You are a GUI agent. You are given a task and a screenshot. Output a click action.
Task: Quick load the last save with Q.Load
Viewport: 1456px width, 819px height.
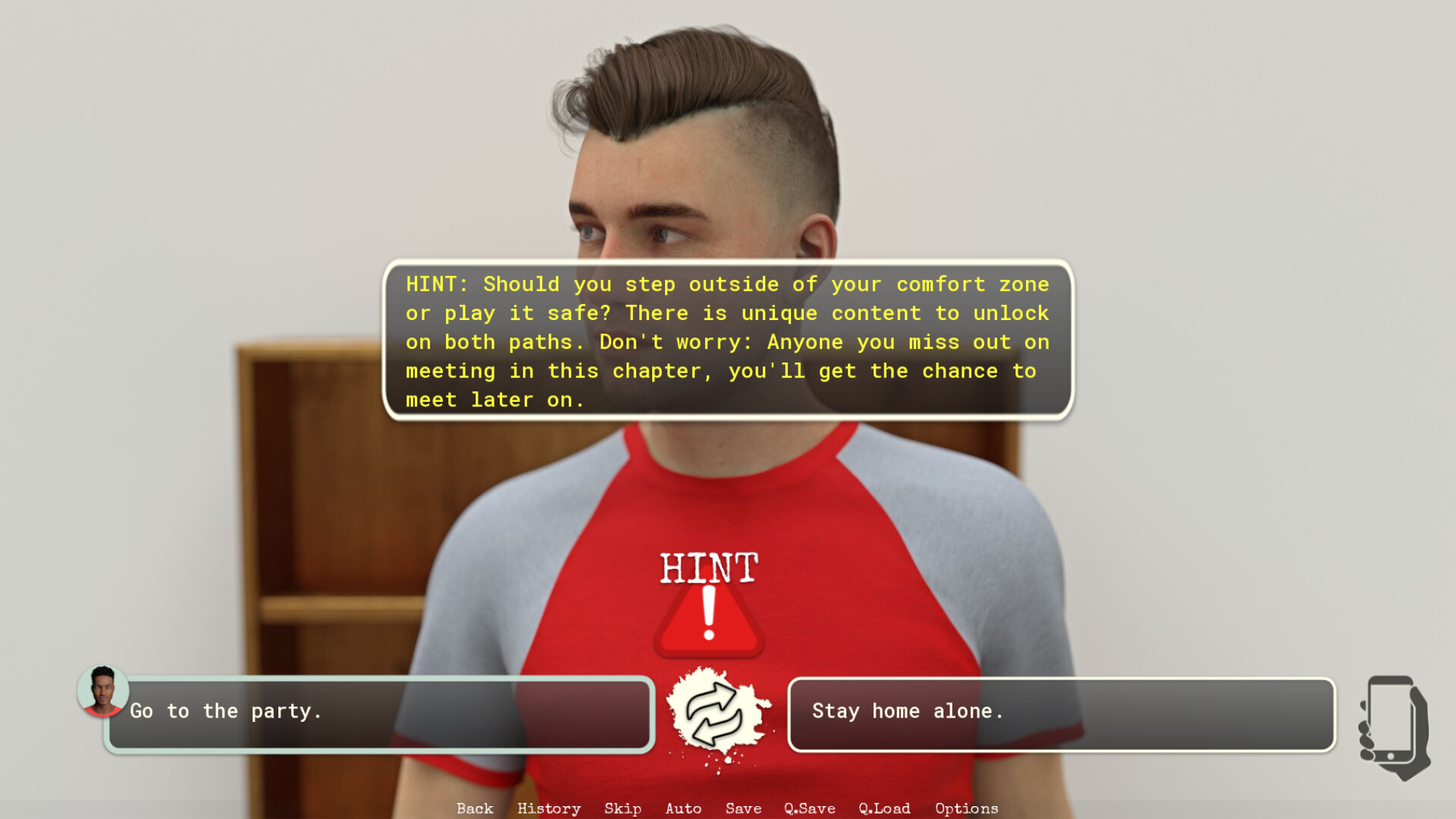(883, 808)
